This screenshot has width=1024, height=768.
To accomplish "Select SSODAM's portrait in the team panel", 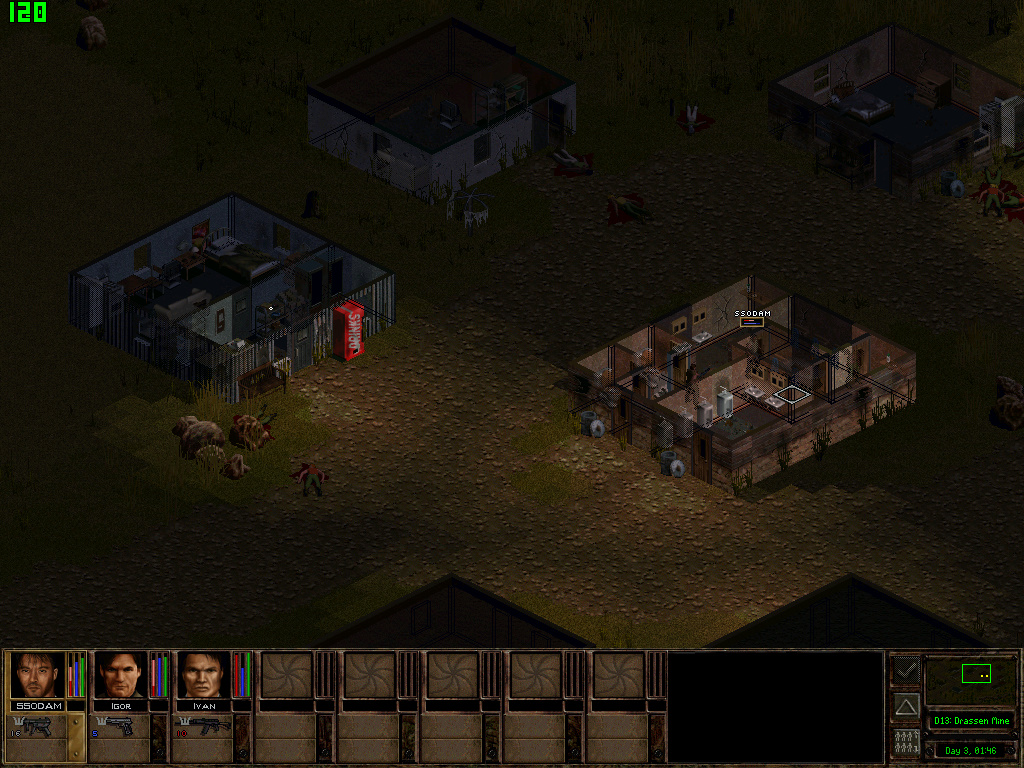I will point(38,675).
